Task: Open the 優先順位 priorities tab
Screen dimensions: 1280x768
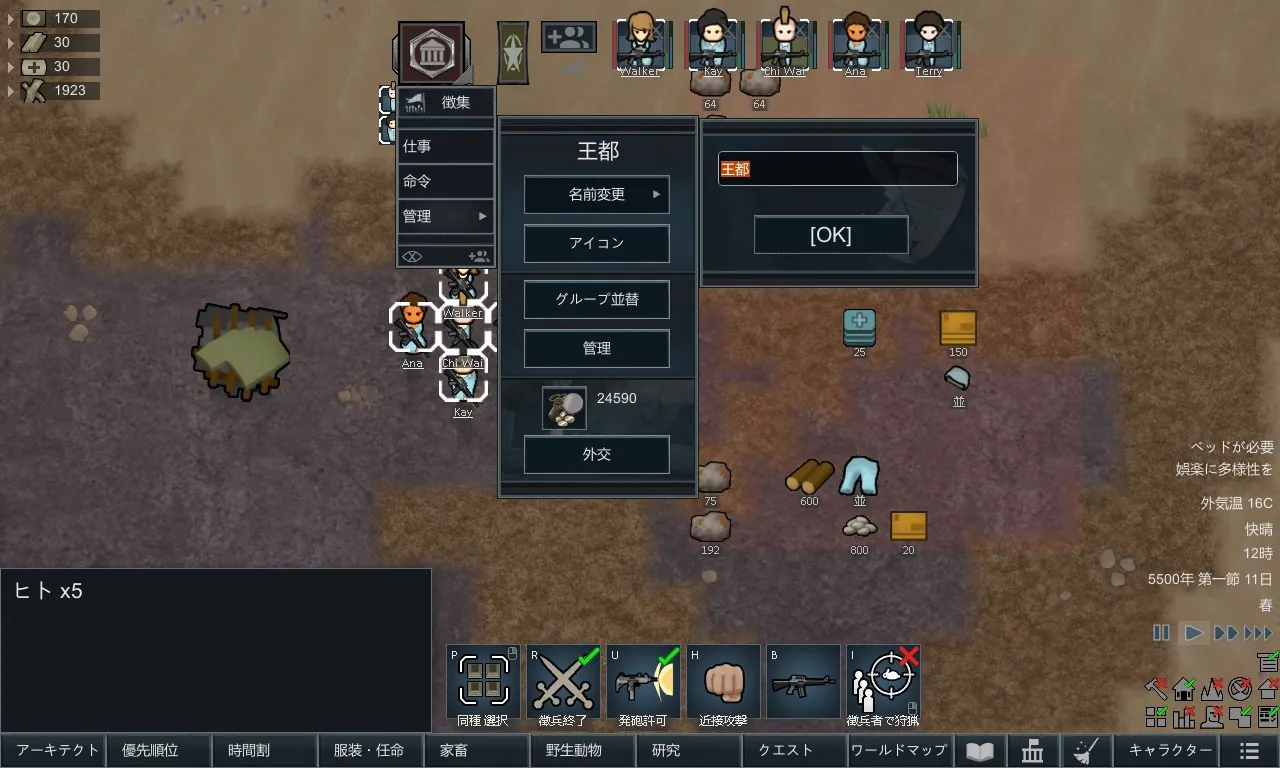Action: (x=157, y=750)
